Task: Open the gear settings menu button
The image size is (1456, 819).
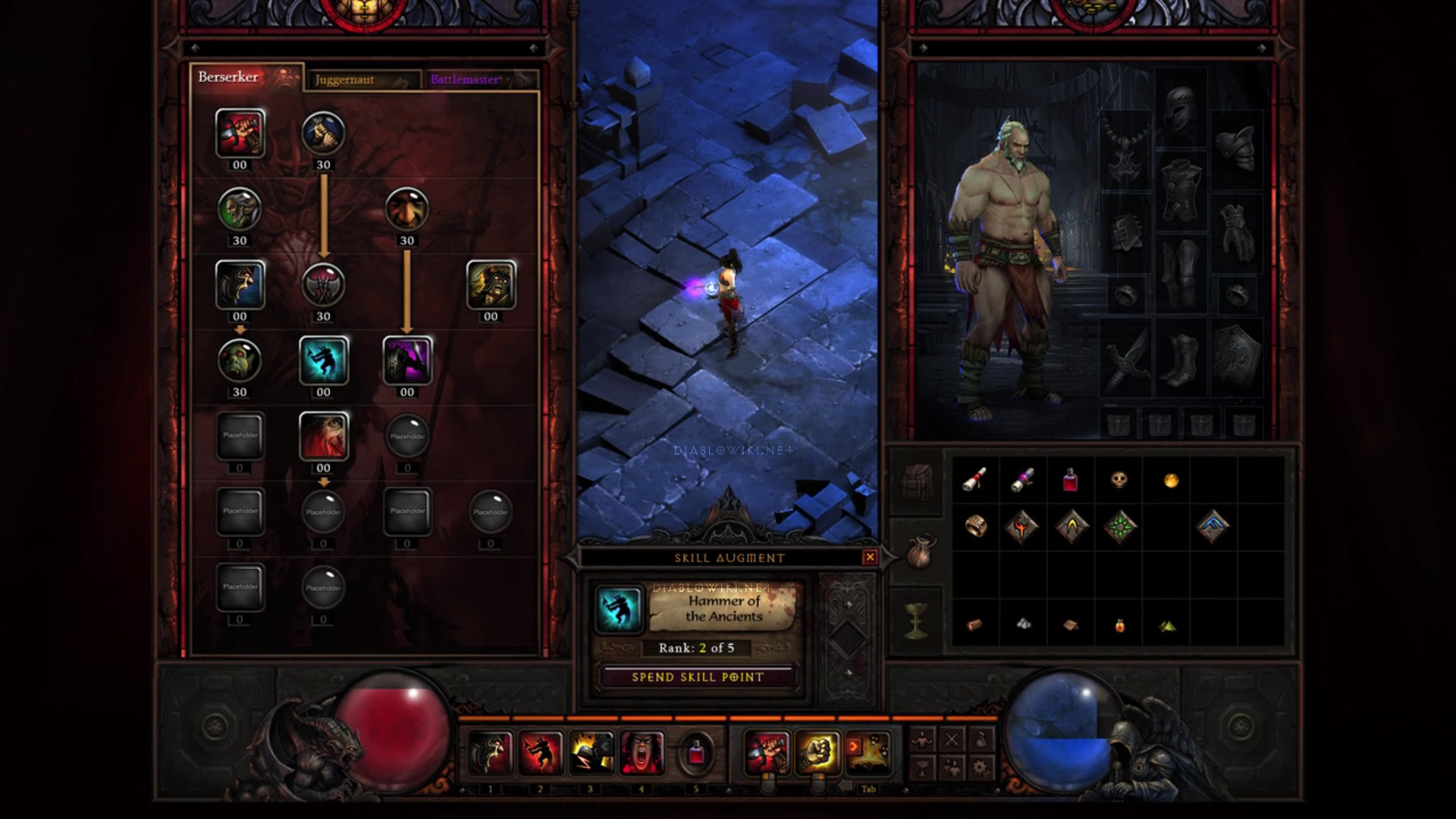Action: tap(980, 767)
